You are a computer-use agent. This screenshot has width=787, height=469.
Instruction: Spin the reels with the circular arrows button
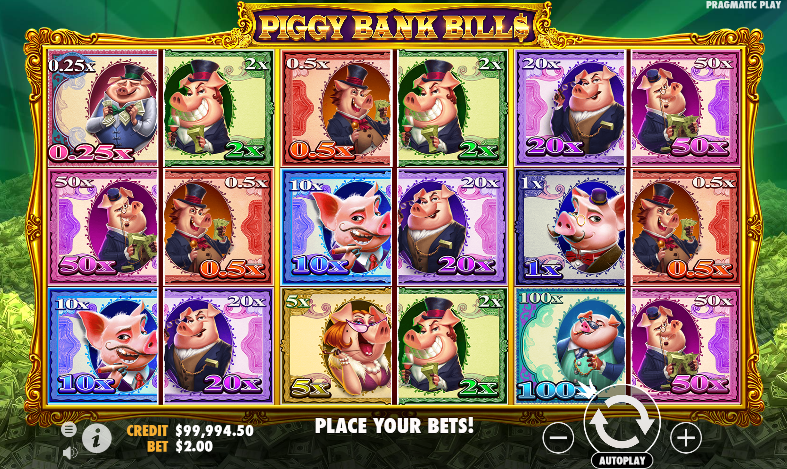pos(621,423)
